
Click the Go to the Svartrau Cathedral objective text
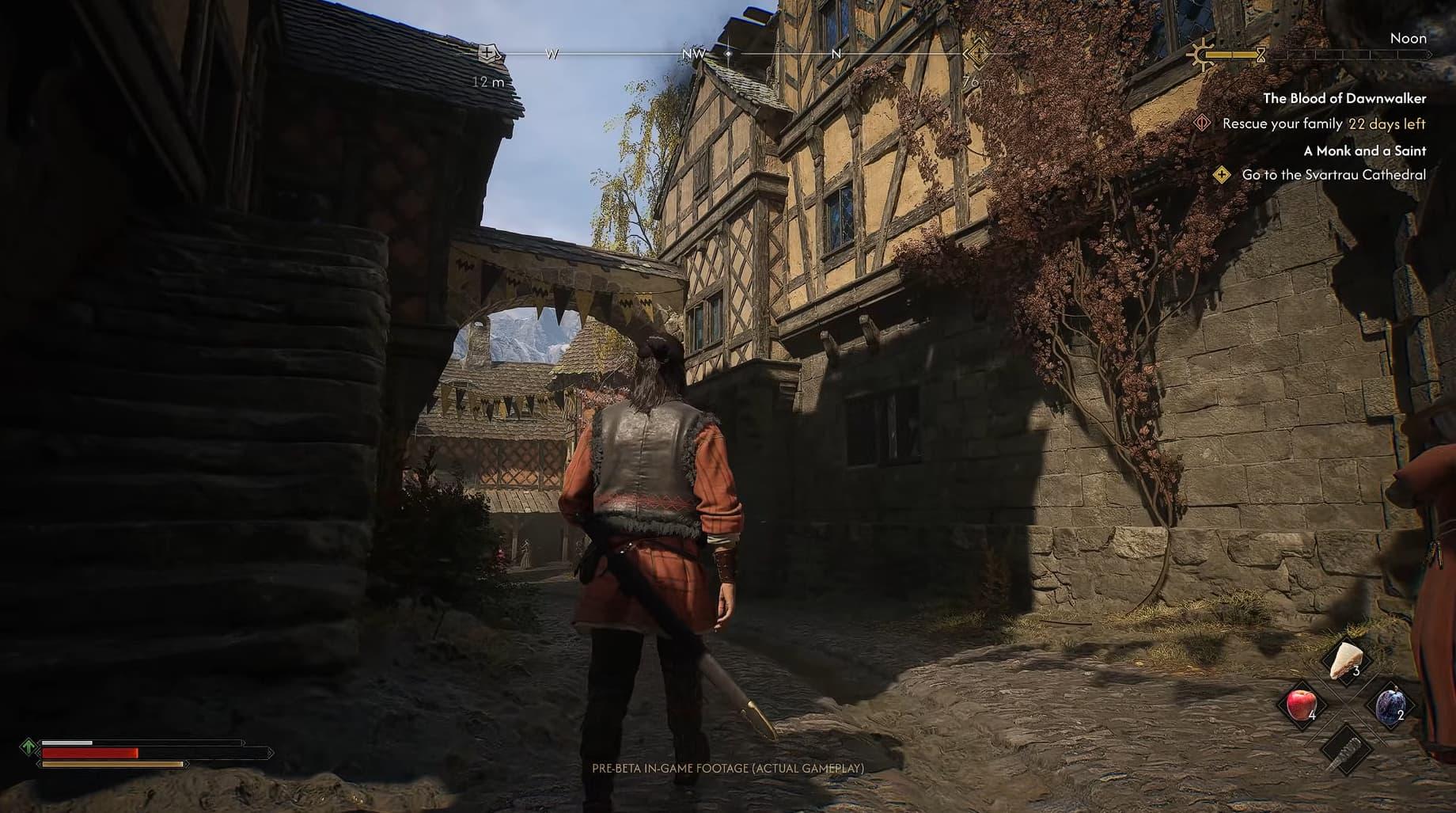[1333, 175]
